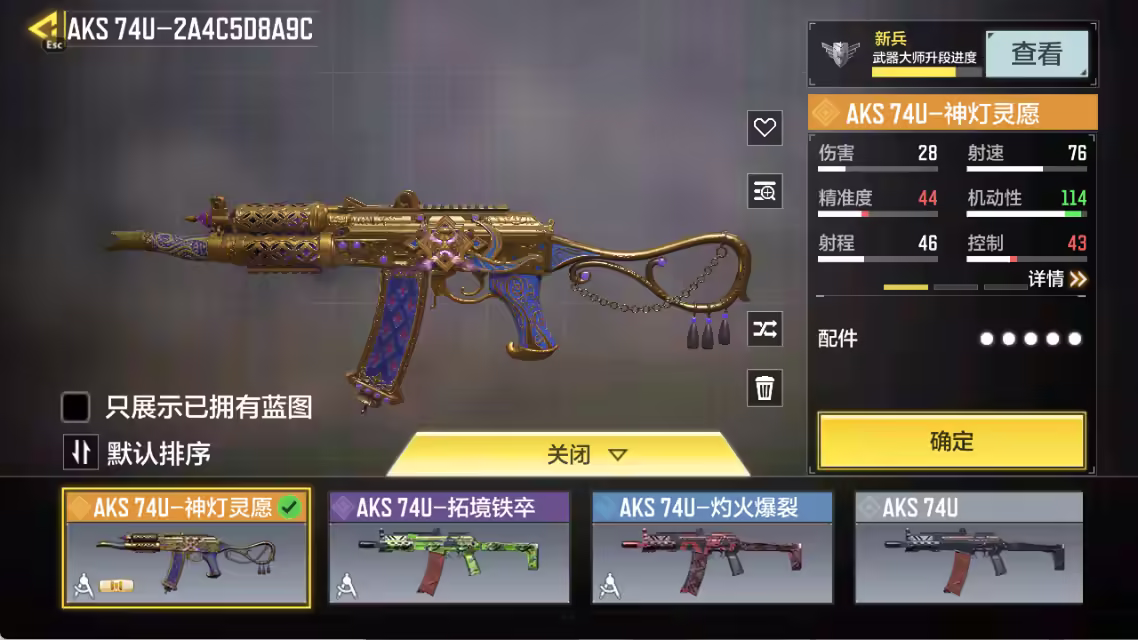The image size is (1138, 640).
Task: Show weapon stat details via 详情
Action: click(x=1057, y=280)
